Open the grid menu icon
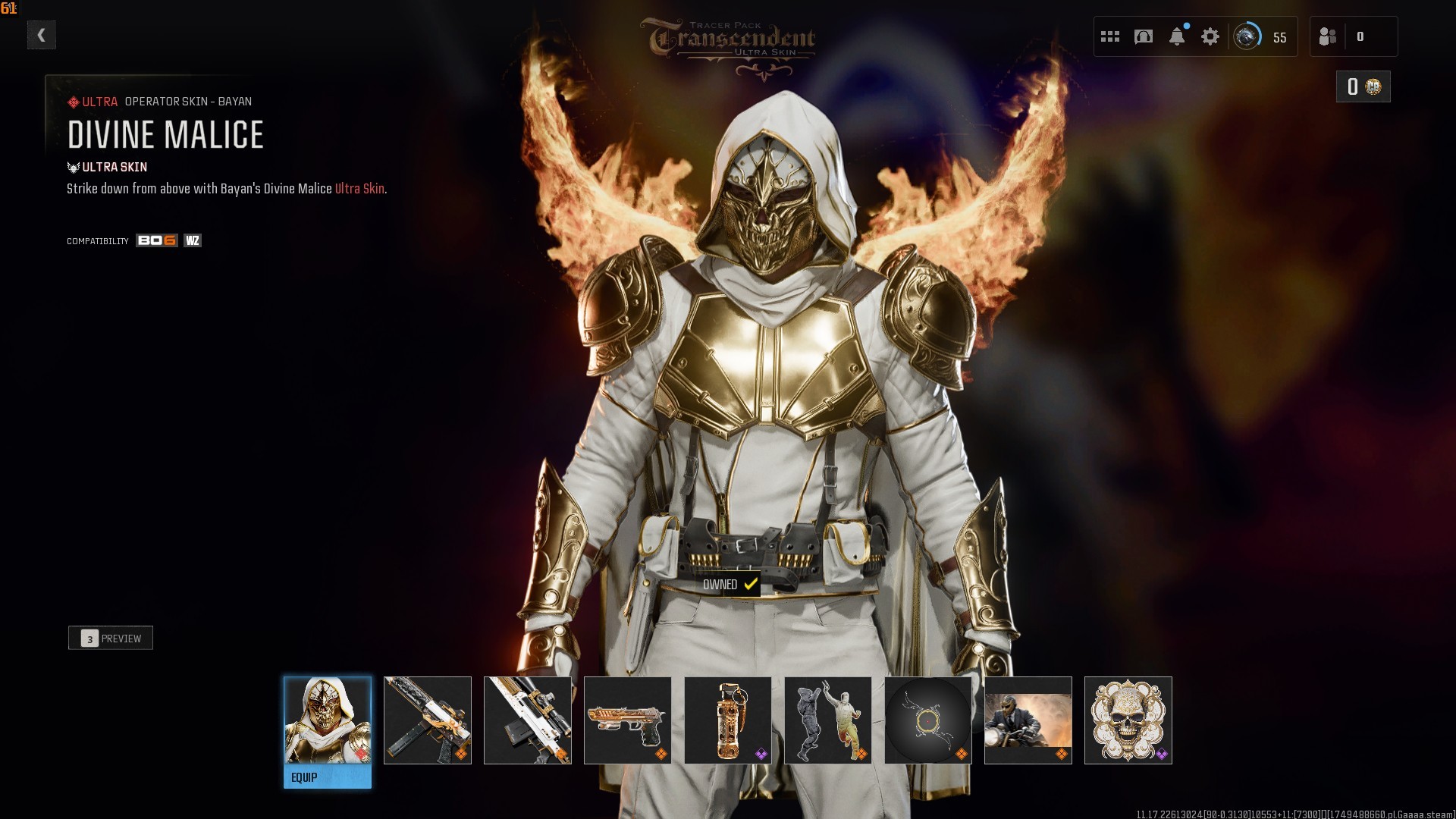1456x819 pixels. coord(1110,36)
